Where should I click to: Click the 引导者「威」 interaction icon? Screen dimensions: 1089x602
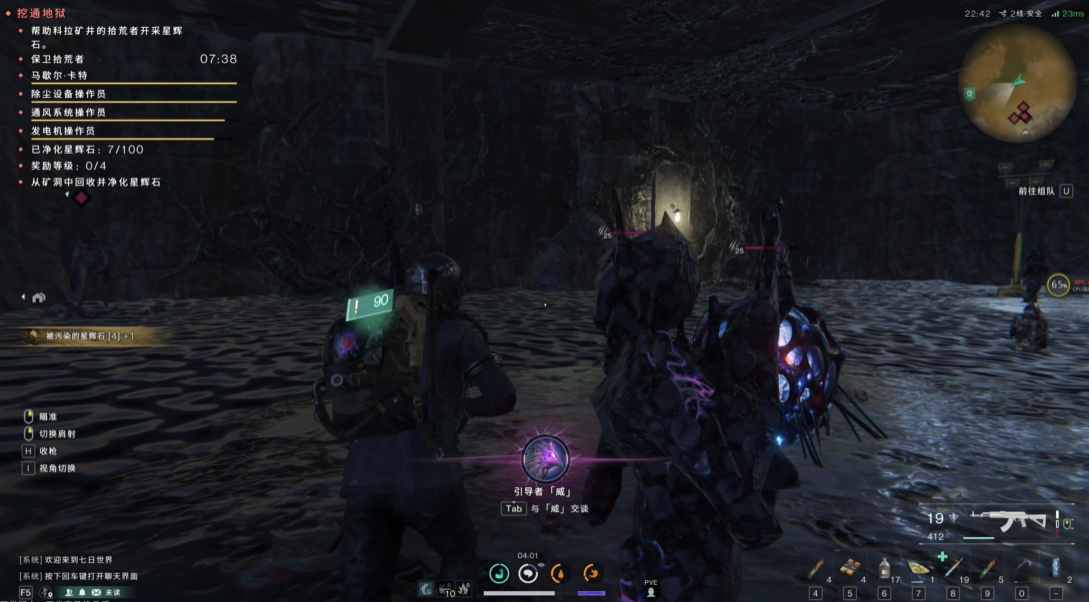pyautogui.click(x=546, y=459)
